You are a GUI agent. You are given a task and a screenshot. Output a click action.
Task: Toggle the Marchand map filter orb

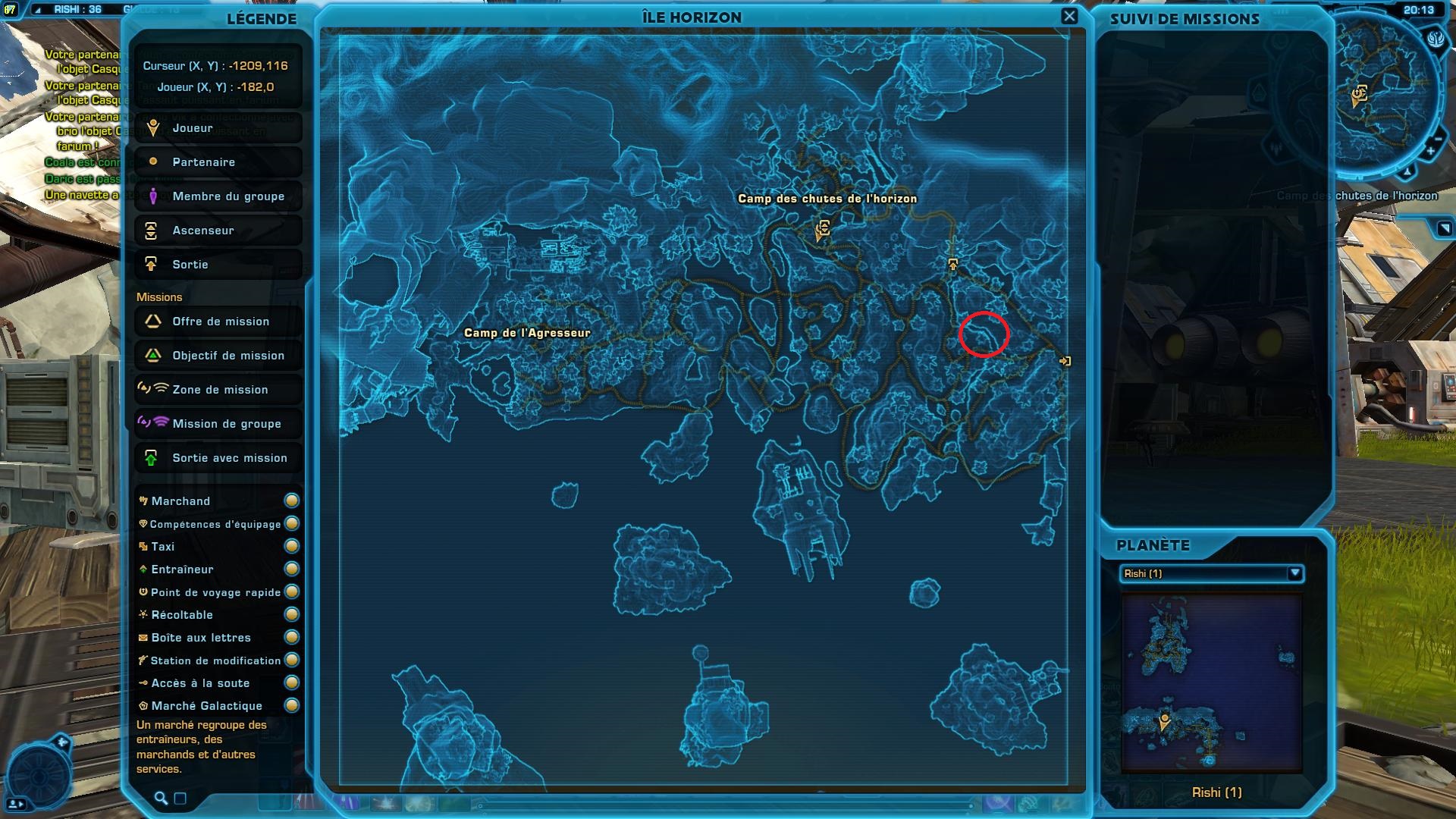point(292,500)
